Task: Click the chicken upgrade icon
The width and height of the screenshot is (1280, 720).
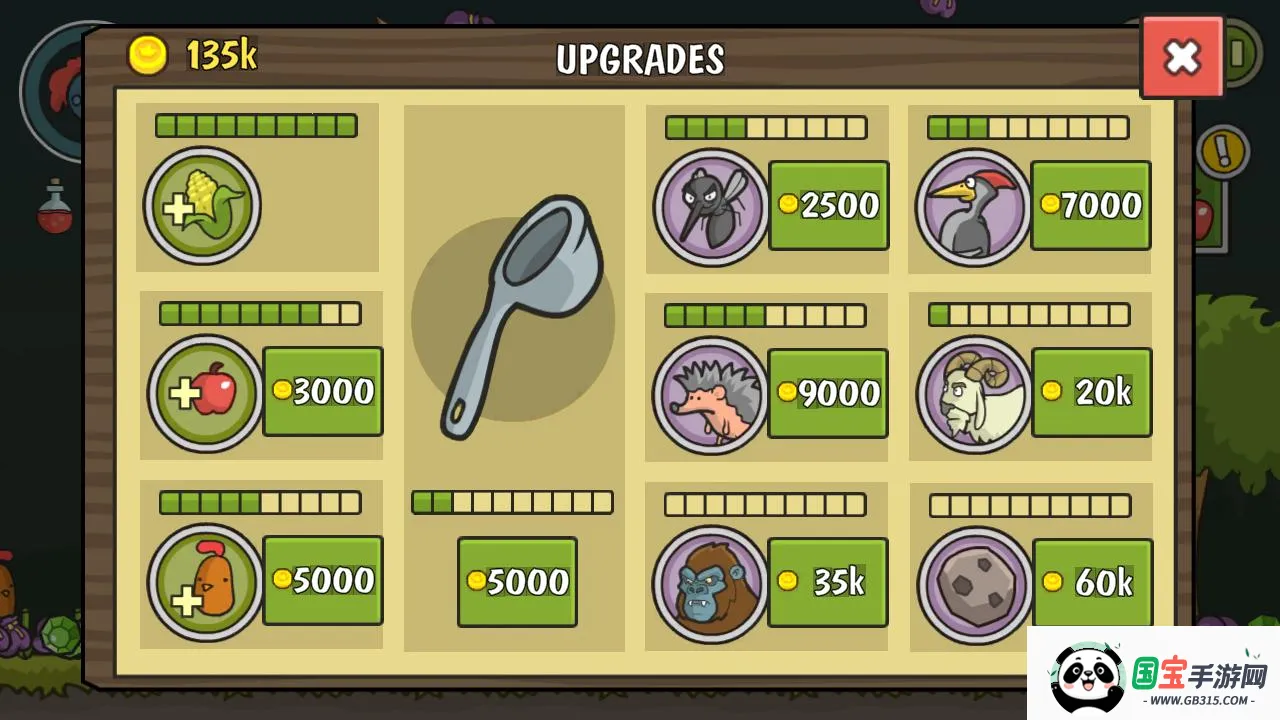Action: click(205, 582)
